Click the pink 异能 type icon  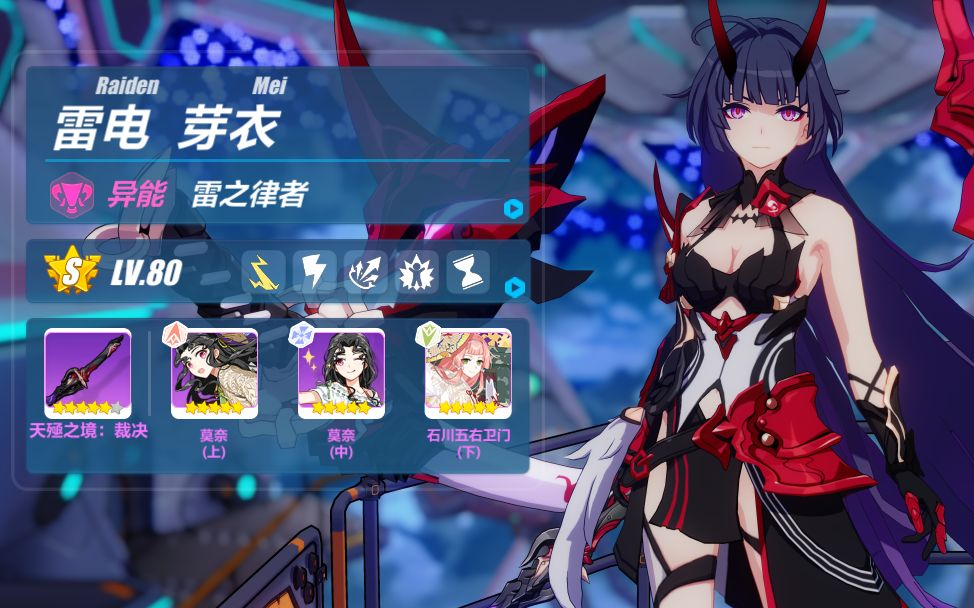tap(72, 192)
